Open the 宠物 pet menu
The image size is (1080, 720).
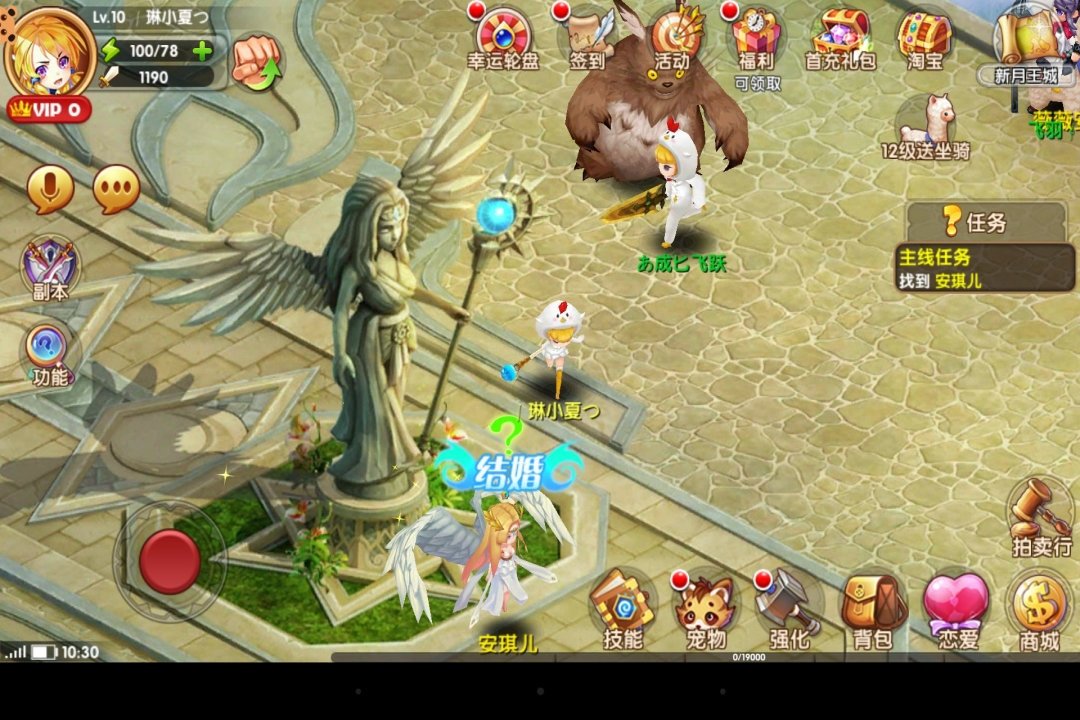[705, 610]
